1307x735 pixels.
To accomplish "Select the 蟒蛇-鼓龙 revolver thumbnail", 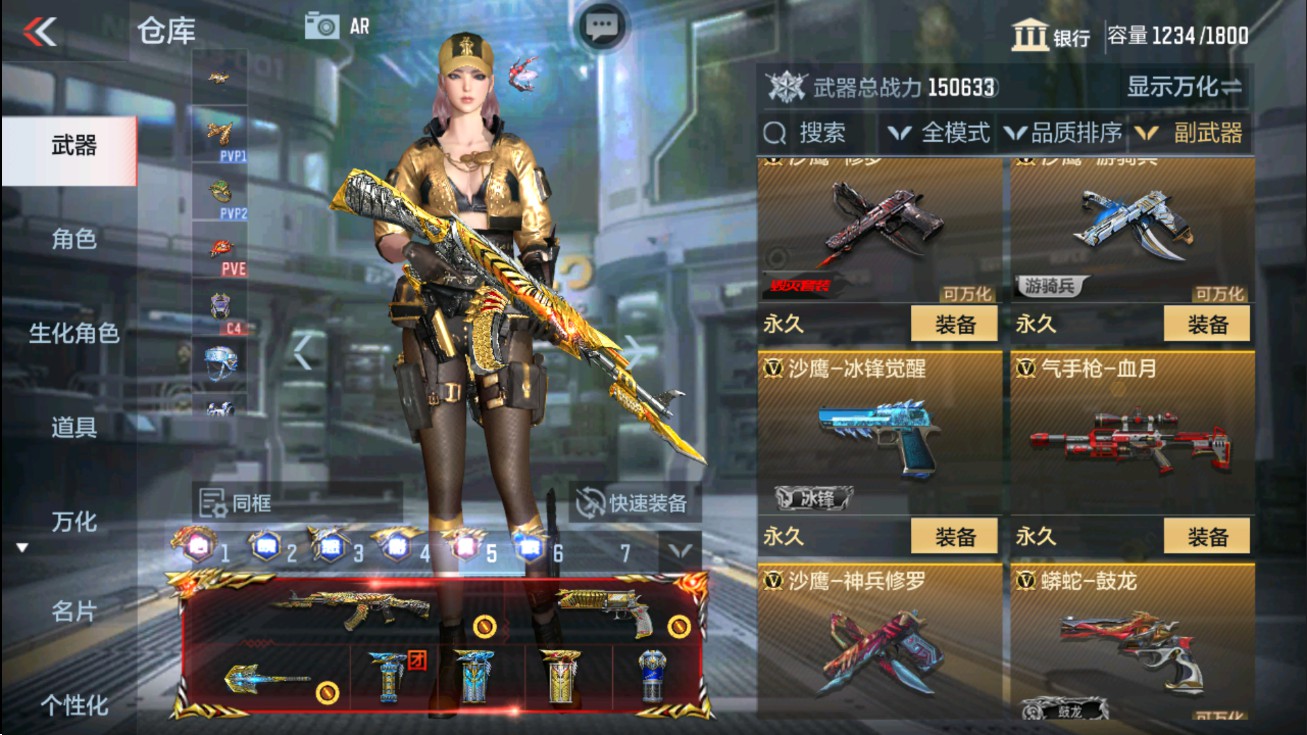I will pyautogui.click(x=1132, y=655).
